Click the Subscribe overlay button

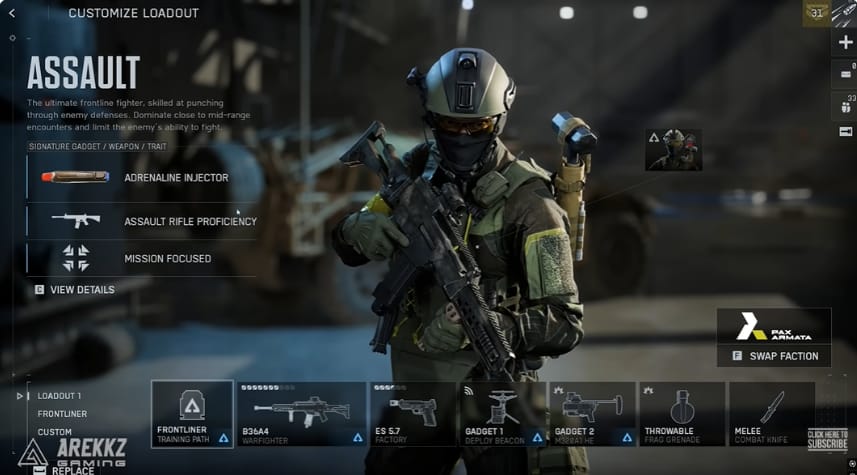(827, 438)
